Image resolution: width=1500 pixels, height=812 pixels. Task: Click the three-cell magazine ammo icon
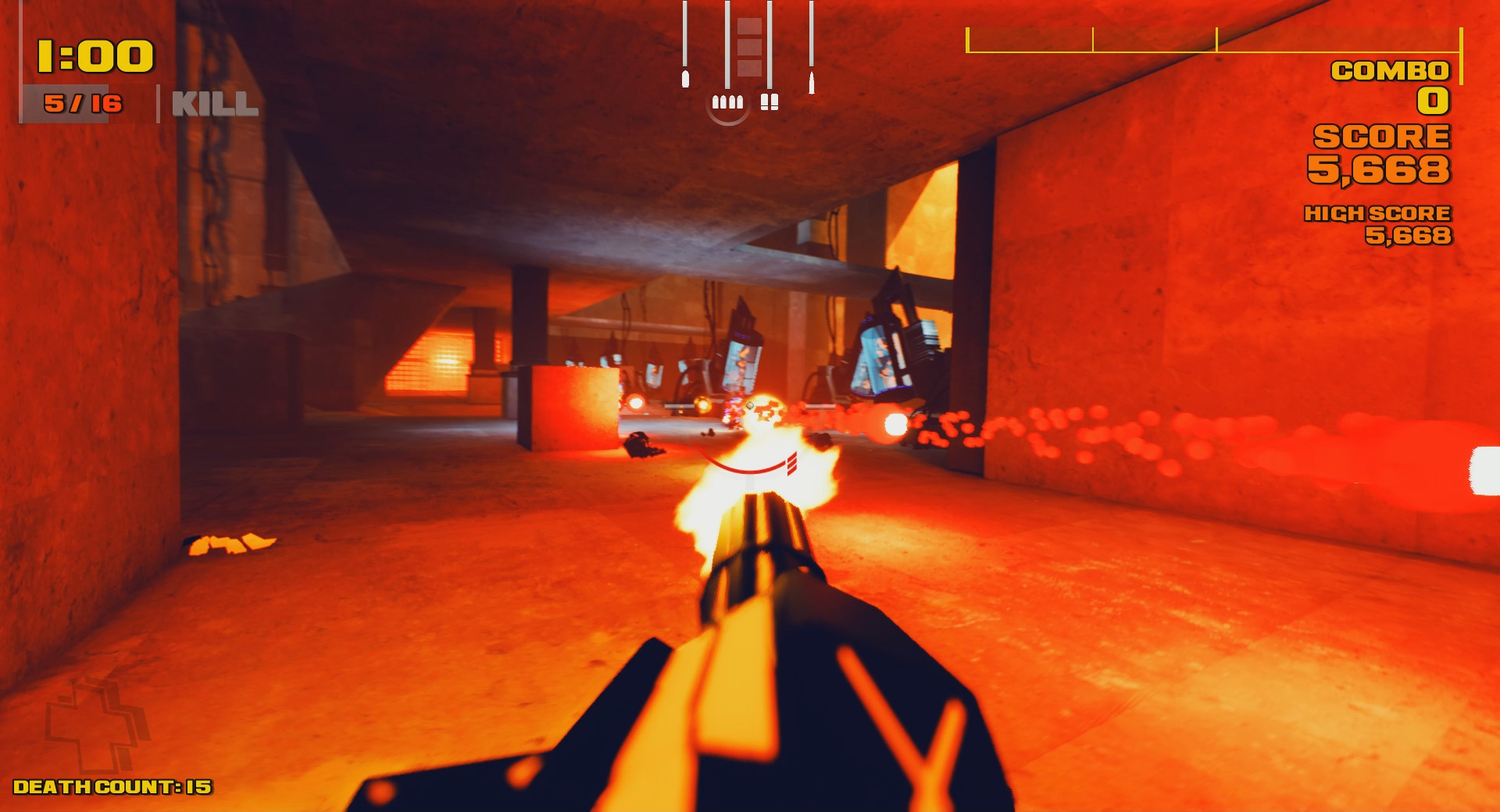749,47
